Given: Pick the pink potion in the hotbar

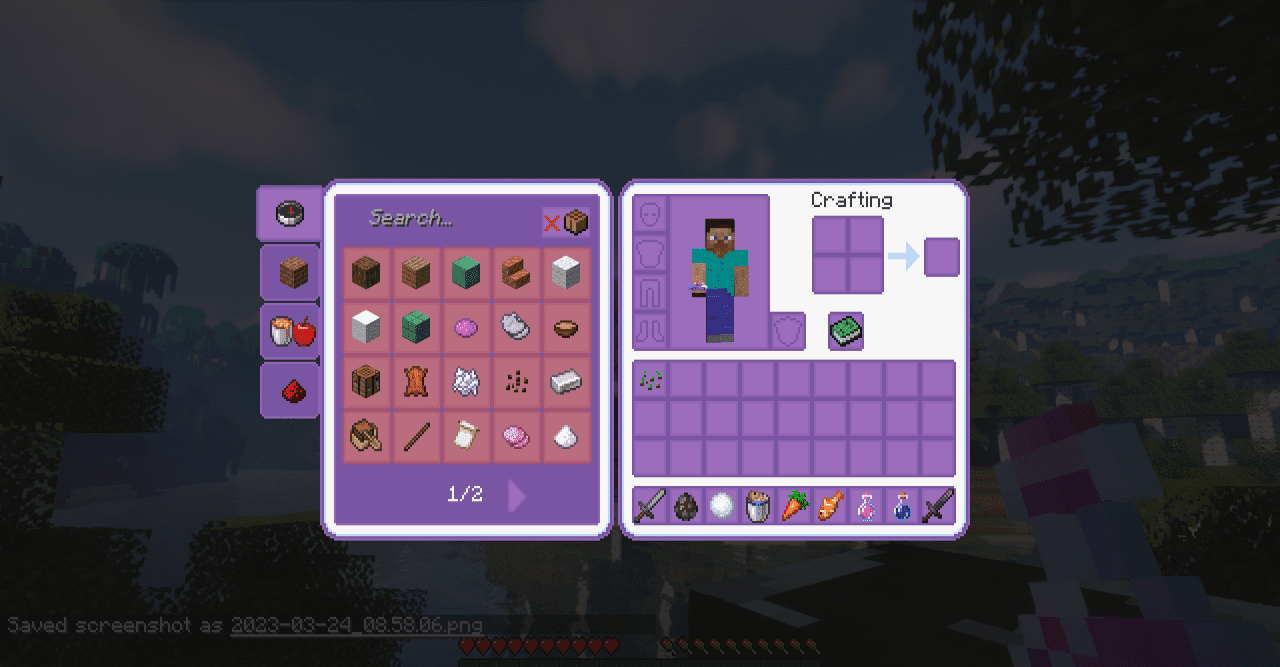Looking at the screenshot, I should 867,506.
